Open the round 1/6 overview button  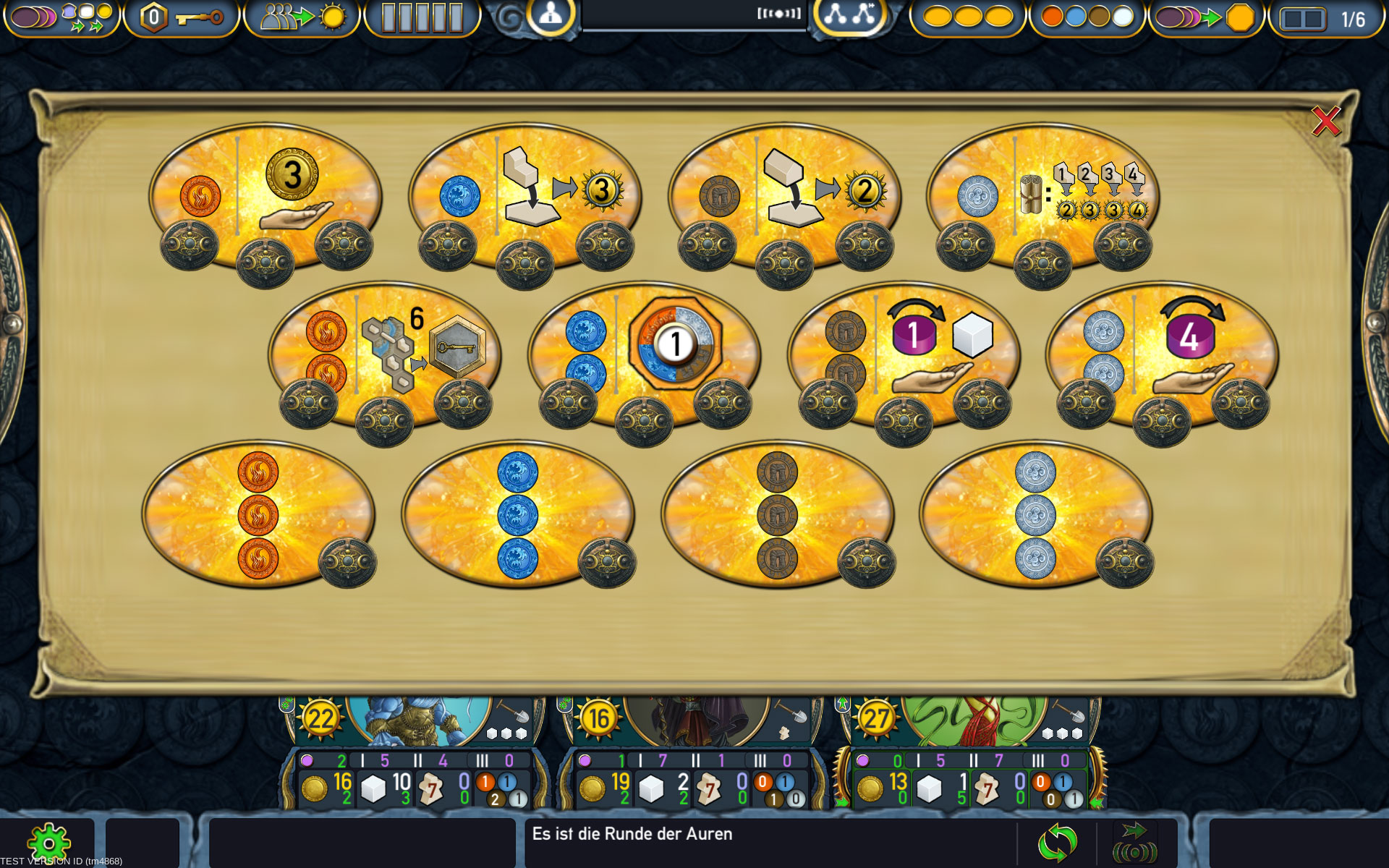tap(1325, 19)
